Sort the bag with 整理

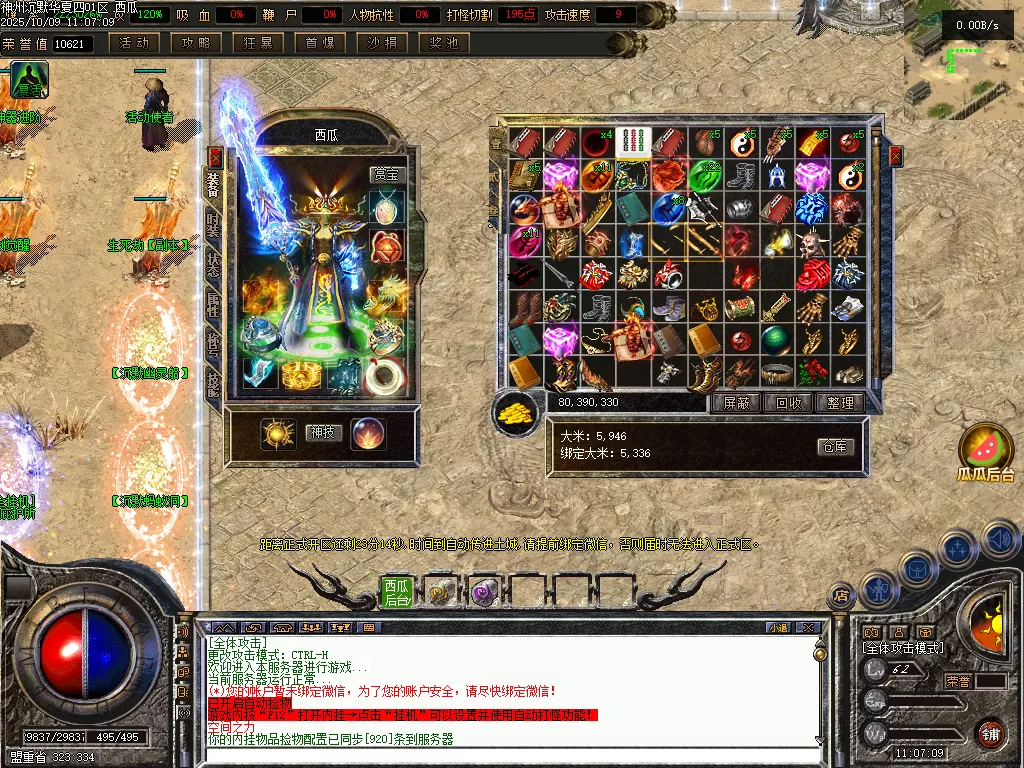840,403
